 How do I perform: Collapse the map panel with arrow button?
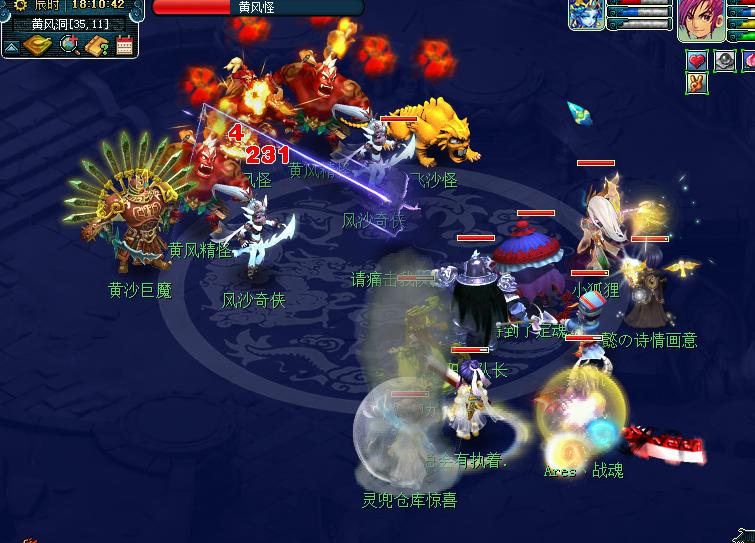[11, 46]
